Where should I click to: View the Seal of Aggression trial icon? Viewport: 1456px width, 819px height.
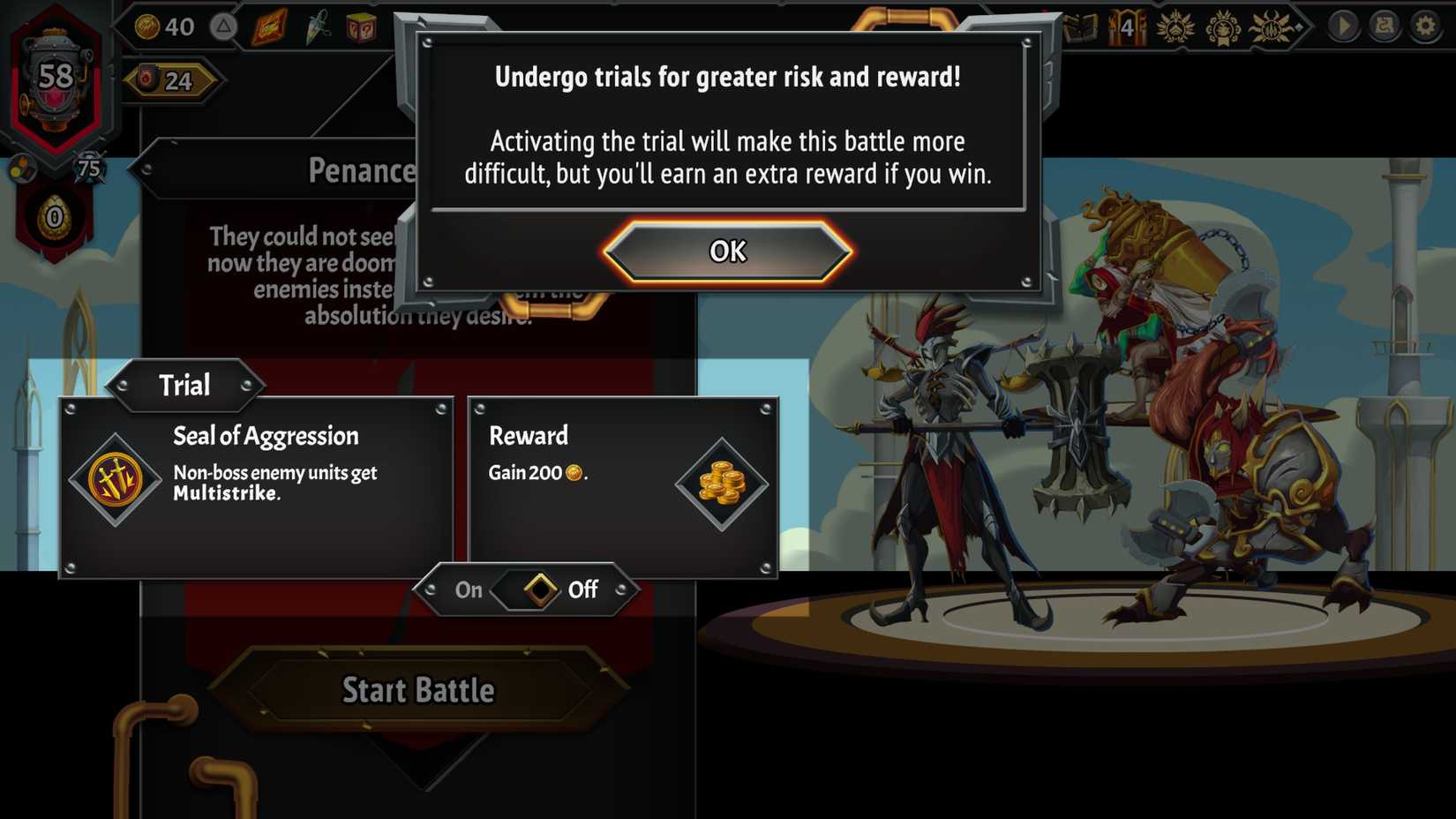[x=116, y=481]
